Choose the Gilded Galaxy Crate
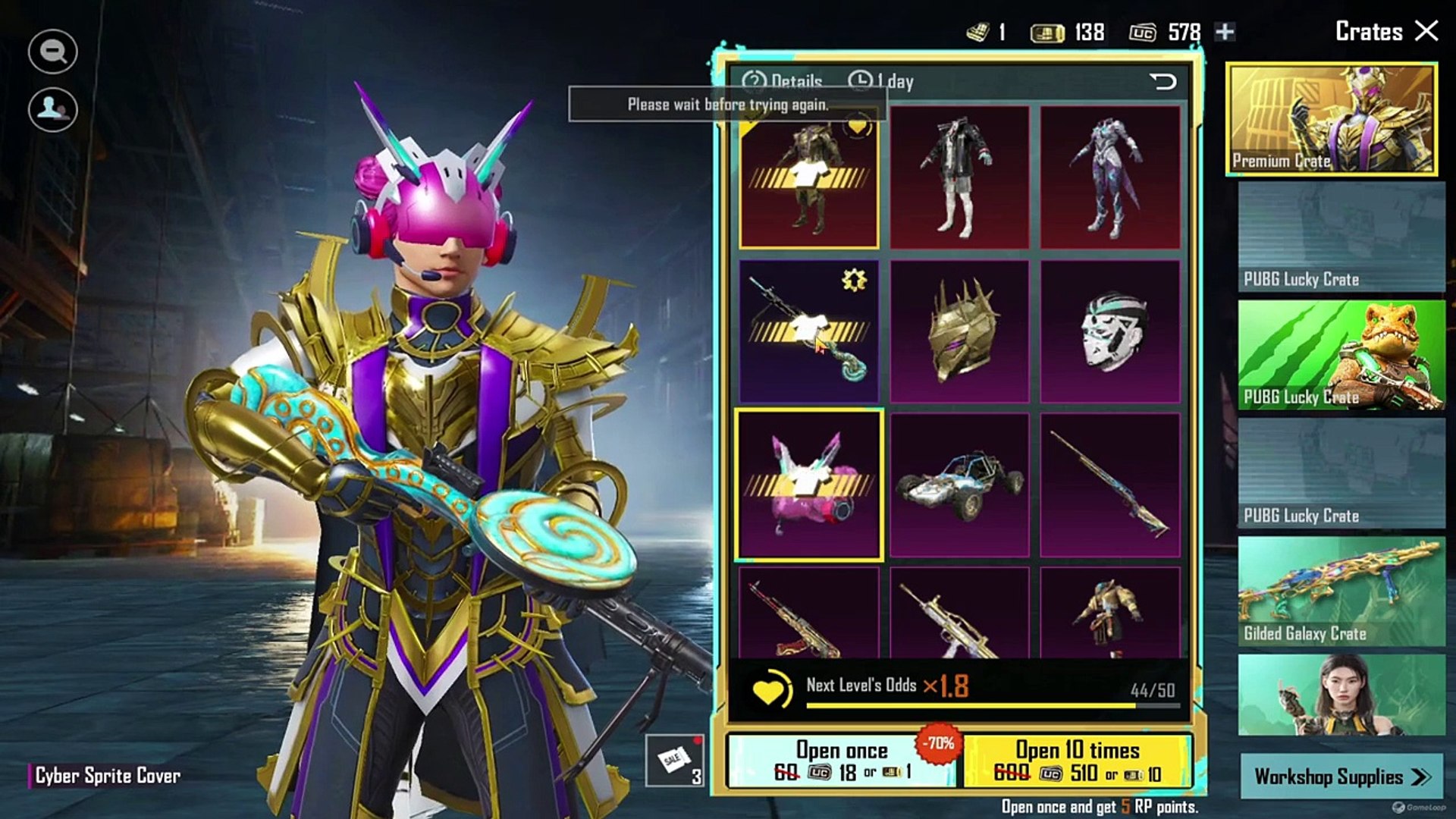 coord(1341,592)
